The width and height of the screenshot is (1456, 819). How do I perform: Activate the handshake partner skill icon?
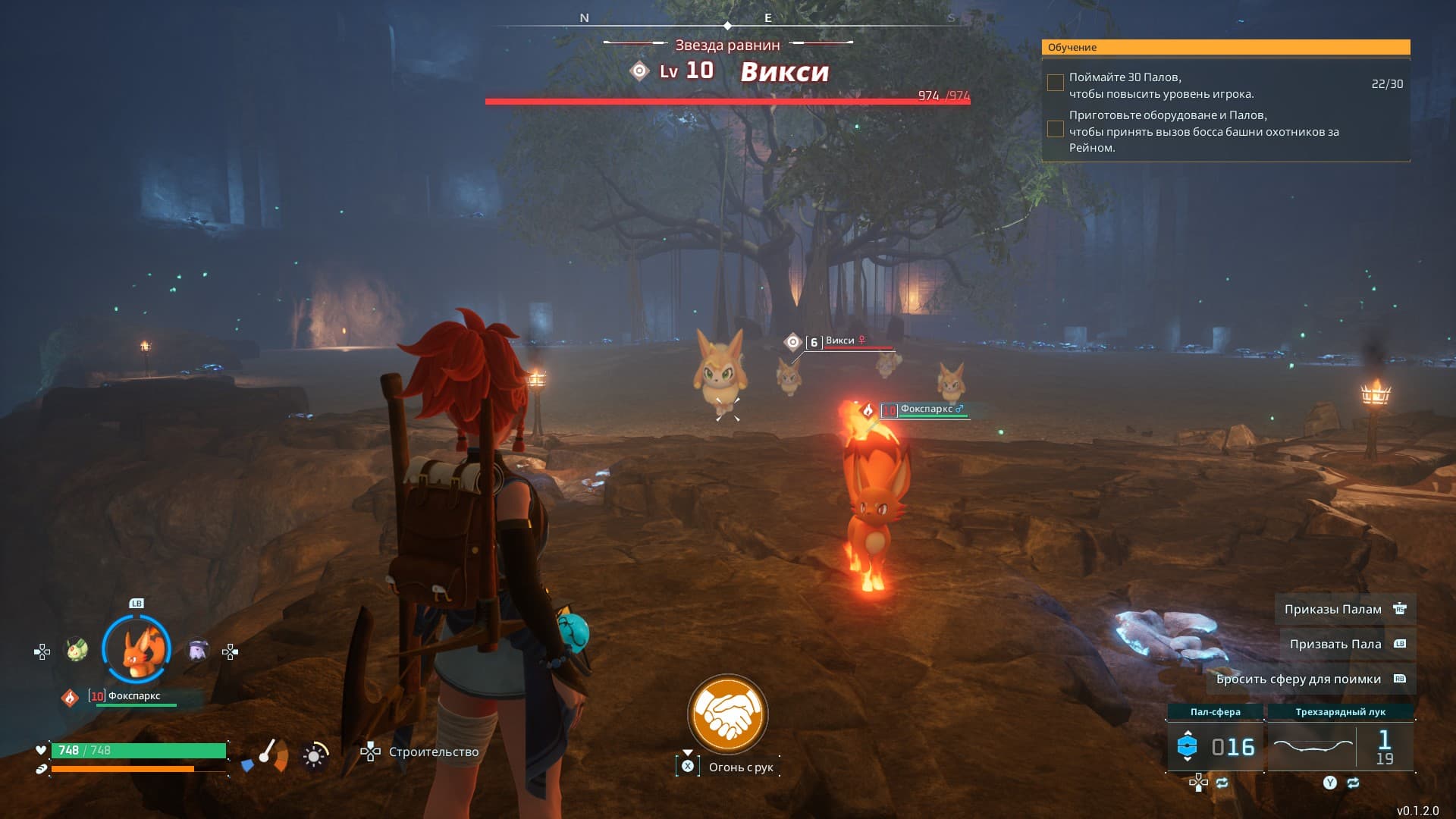click(727, 714)
